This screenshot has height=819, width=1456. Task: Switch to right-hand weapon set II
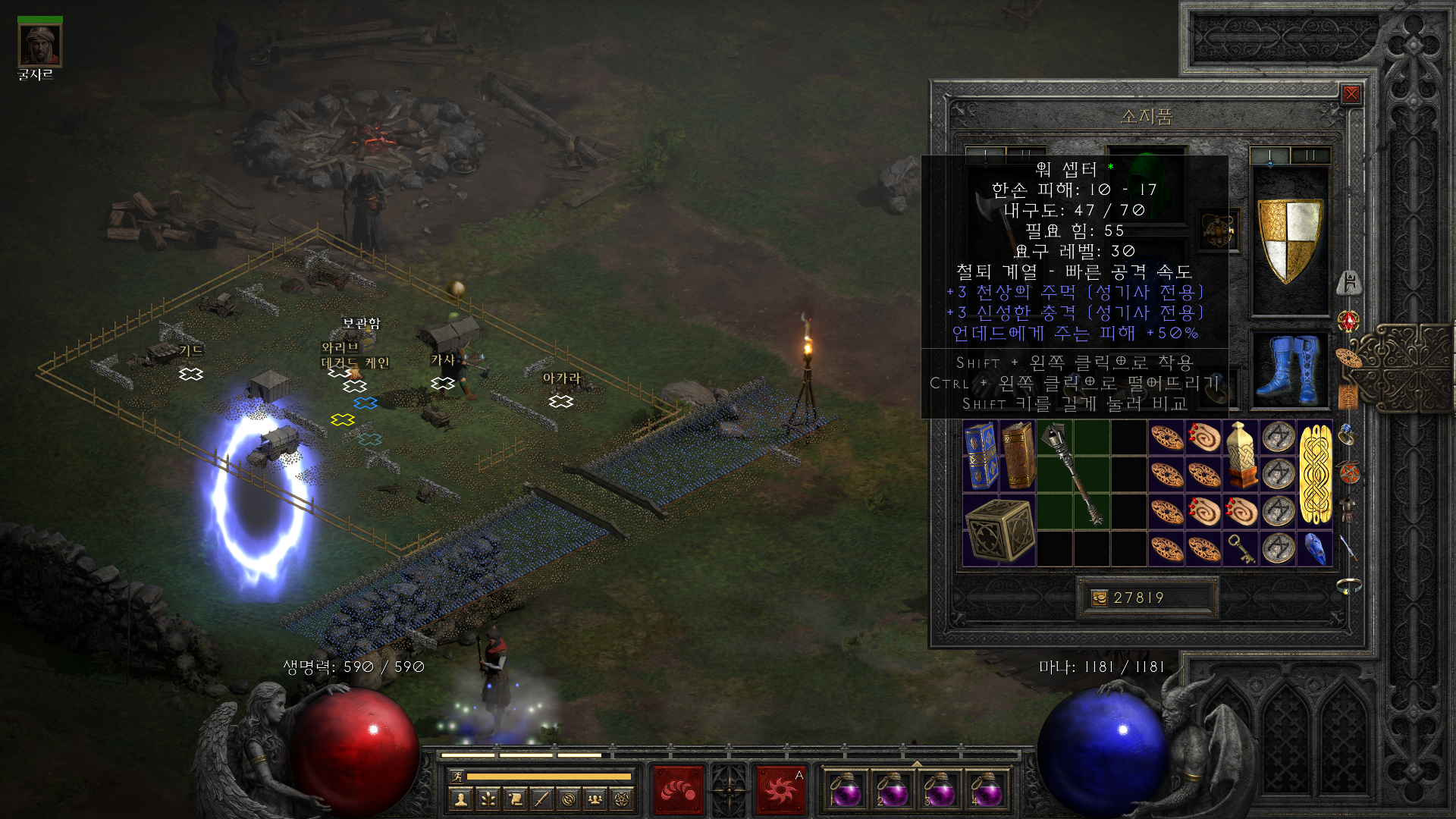(1310, 155)
